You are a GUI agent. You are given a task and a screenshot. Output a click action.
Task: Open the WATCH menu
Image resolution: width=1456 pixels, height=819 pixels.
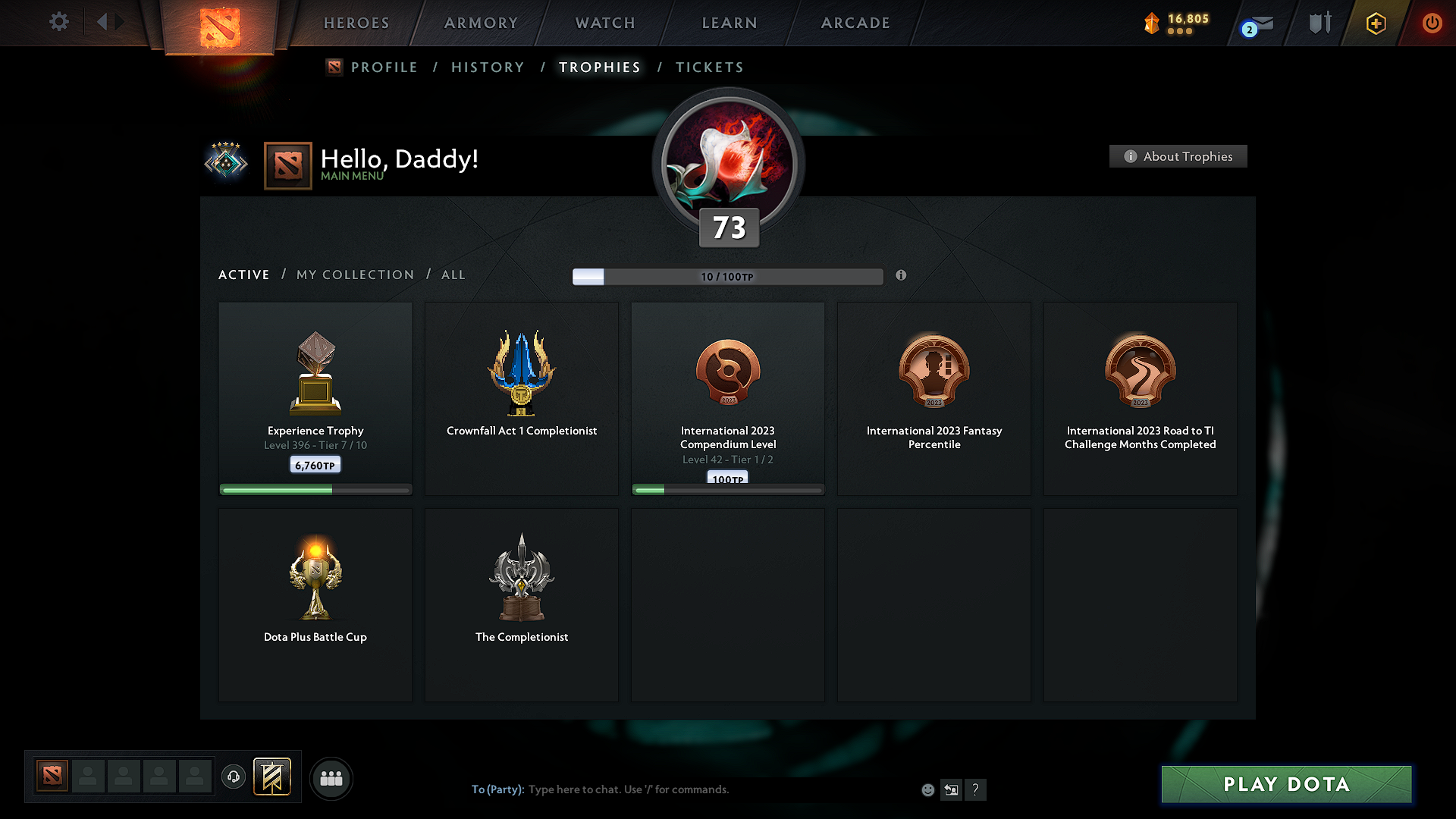coord(604,23)
